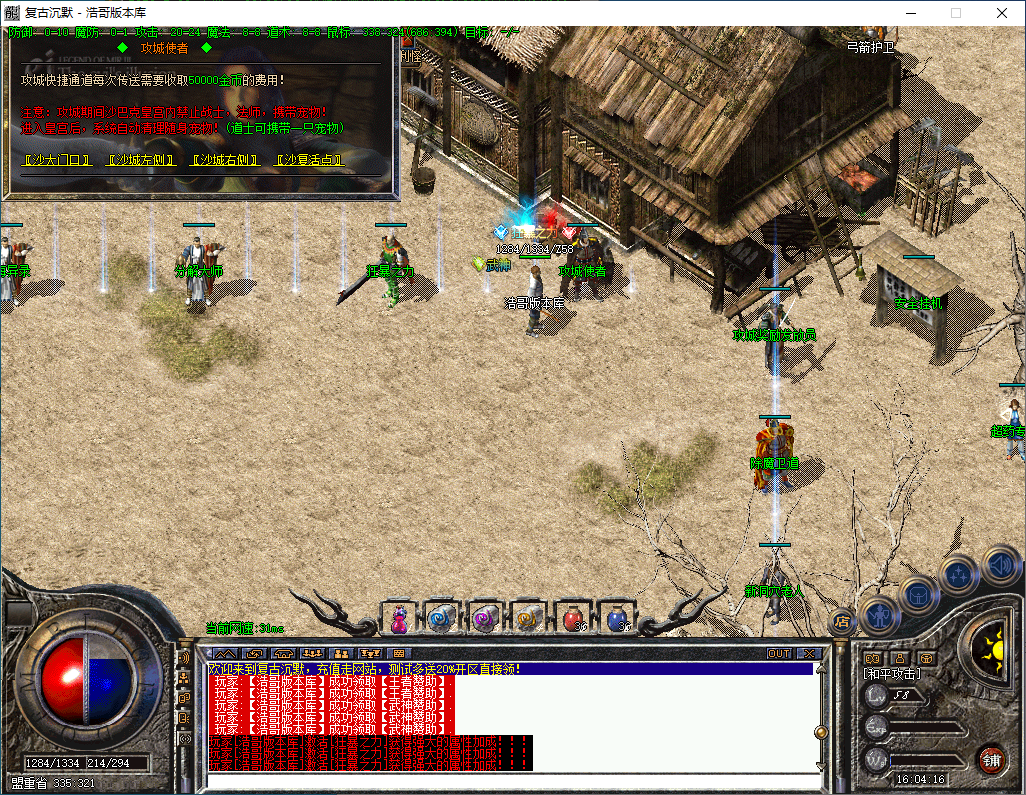The image size is (1026, 795).
Task: Click the OUT button above the chat
Action: [x=779, y=653]
